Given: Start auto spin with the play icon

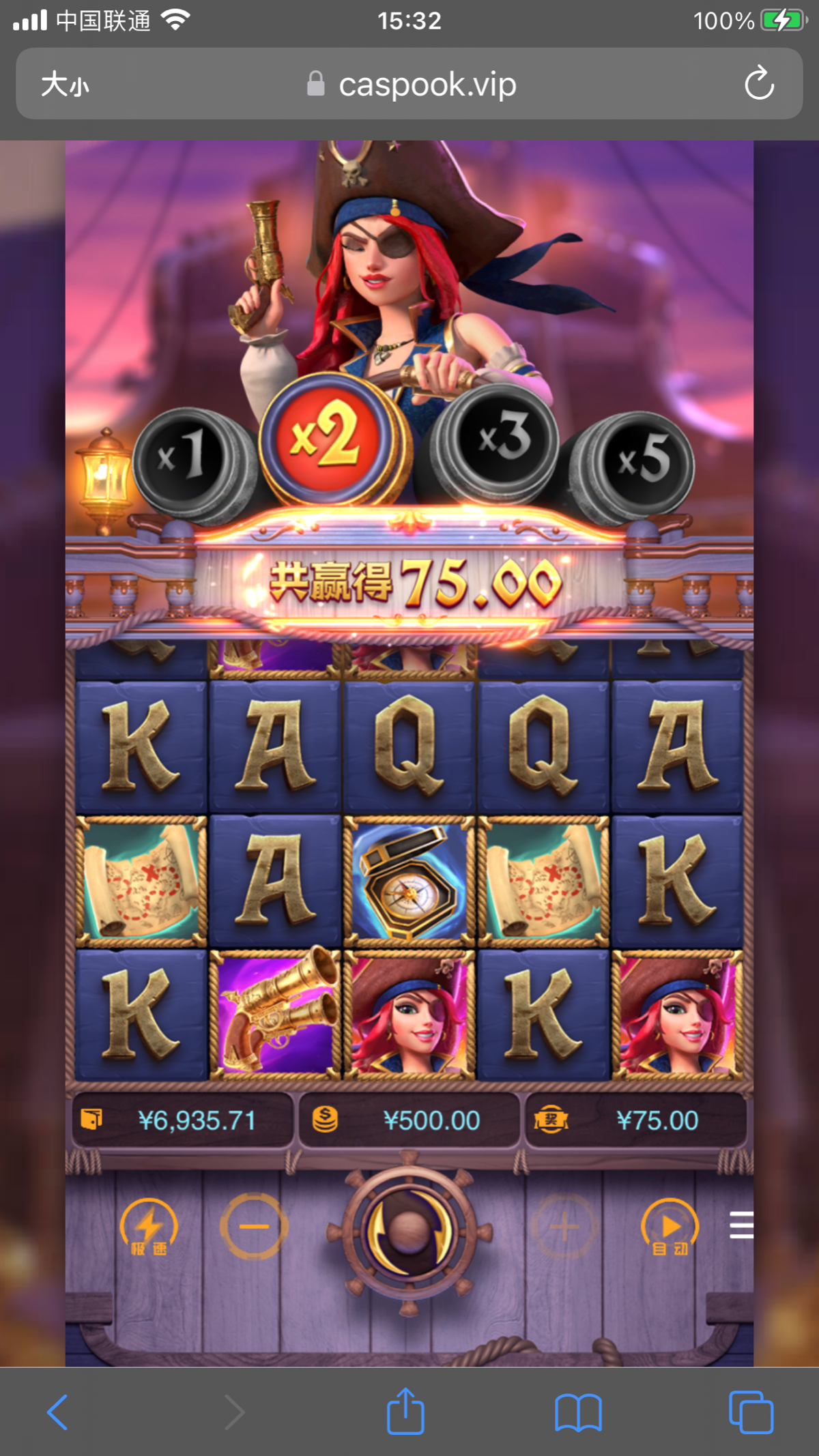Looking at the screenshot, I should coord(670,1227).
